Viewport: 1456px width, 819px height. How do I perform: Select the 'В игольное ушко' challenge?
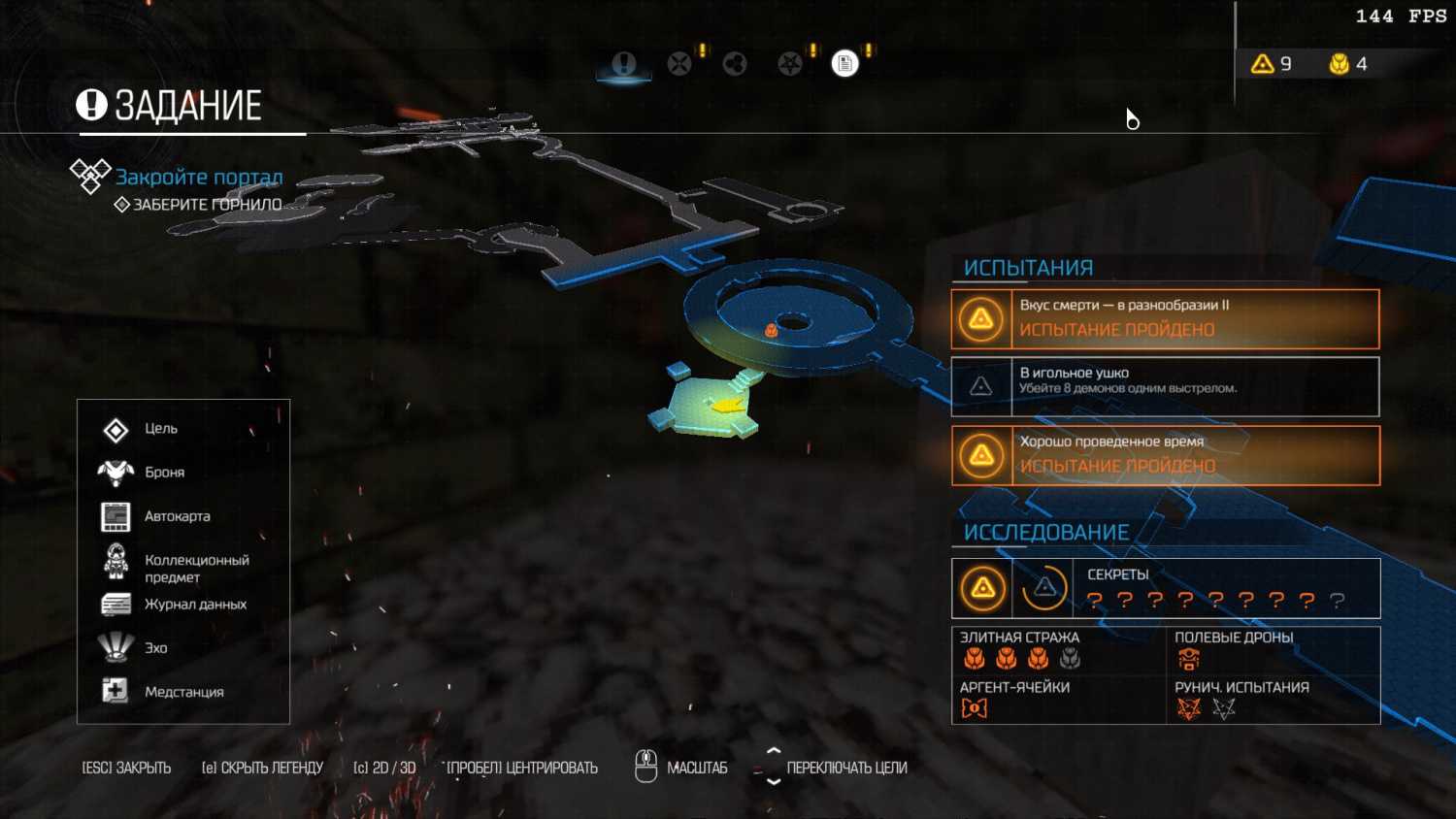click(1165, 386)
